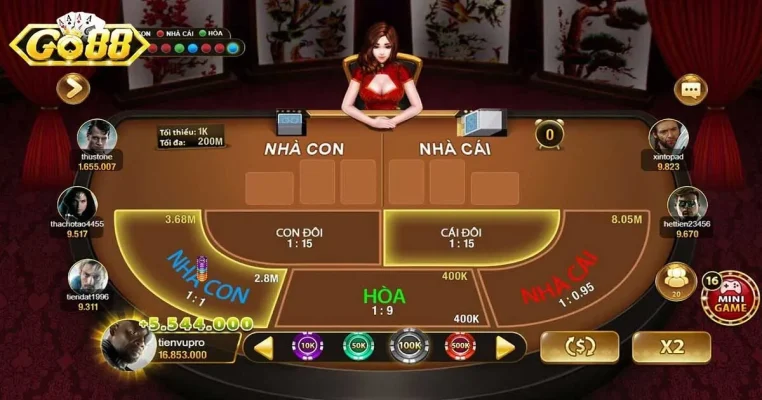Choose the HÒA 1:9 tie bet

384,298
